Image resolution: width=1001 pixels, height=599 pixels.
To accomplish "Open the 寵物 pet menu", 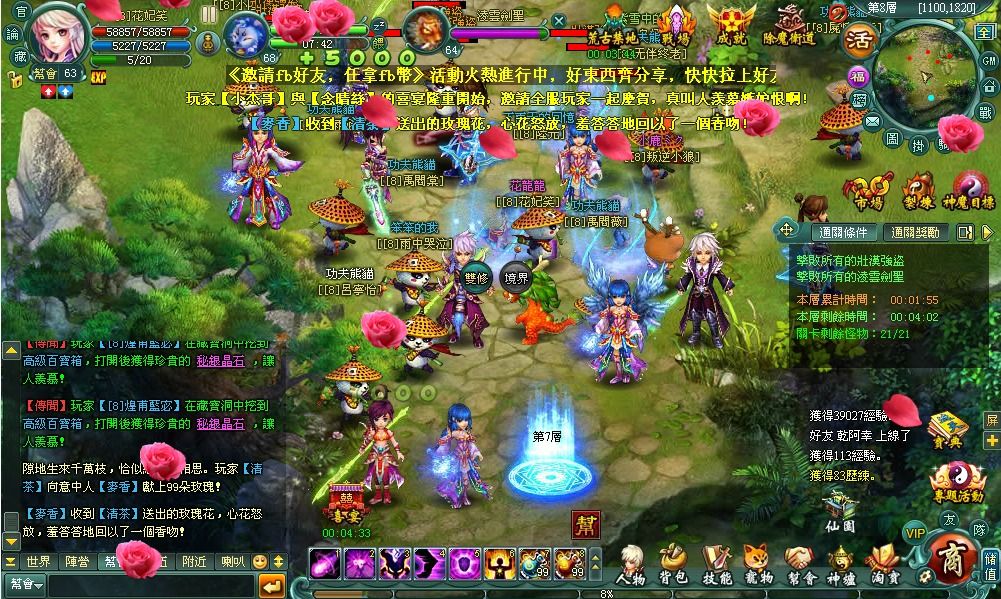I will click(x=759, y=564).
